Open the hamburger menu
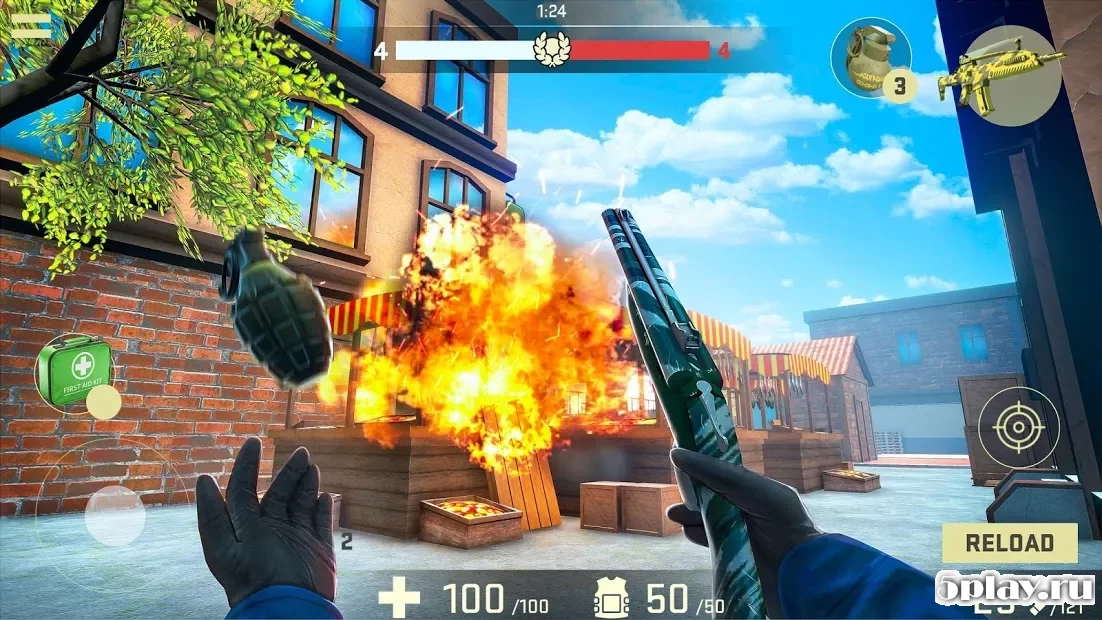1102x620 pixels. [x=30, y=26]
